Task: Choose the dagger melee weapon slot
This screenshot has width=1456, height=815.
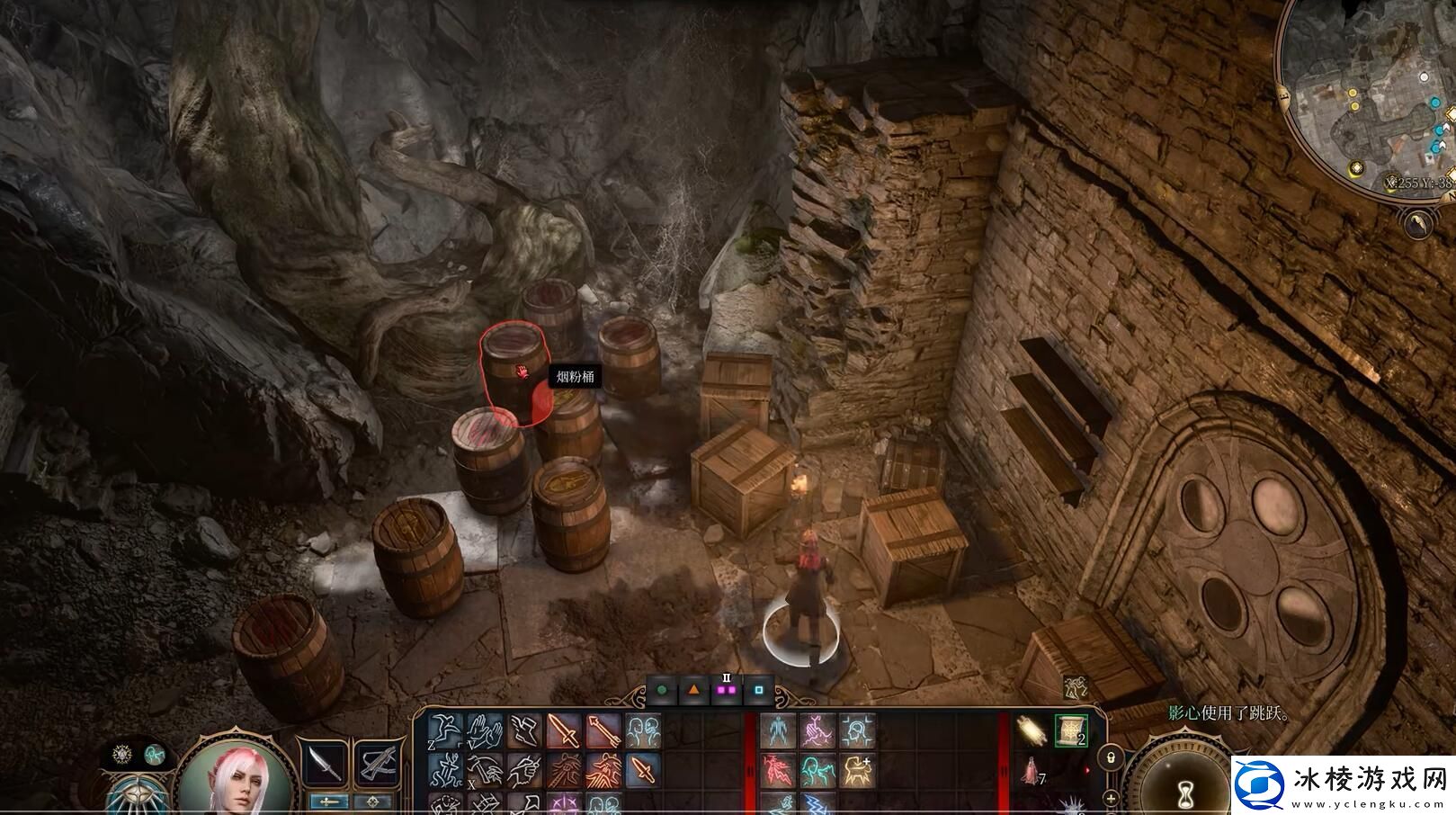Action: [x=324, y=763]
